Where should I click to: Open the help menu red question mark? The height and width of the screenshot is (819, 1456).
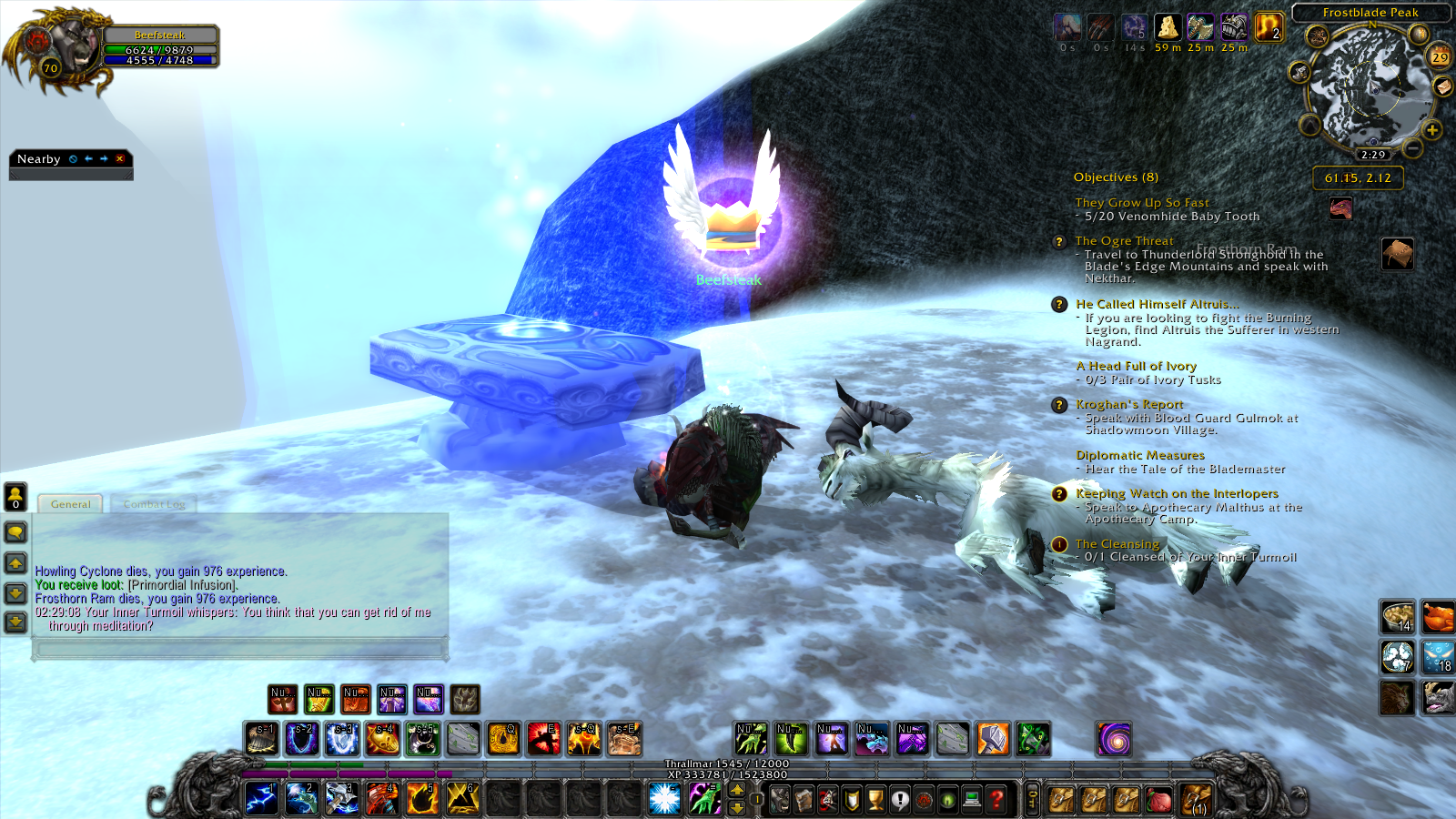(x=997, y=799)
